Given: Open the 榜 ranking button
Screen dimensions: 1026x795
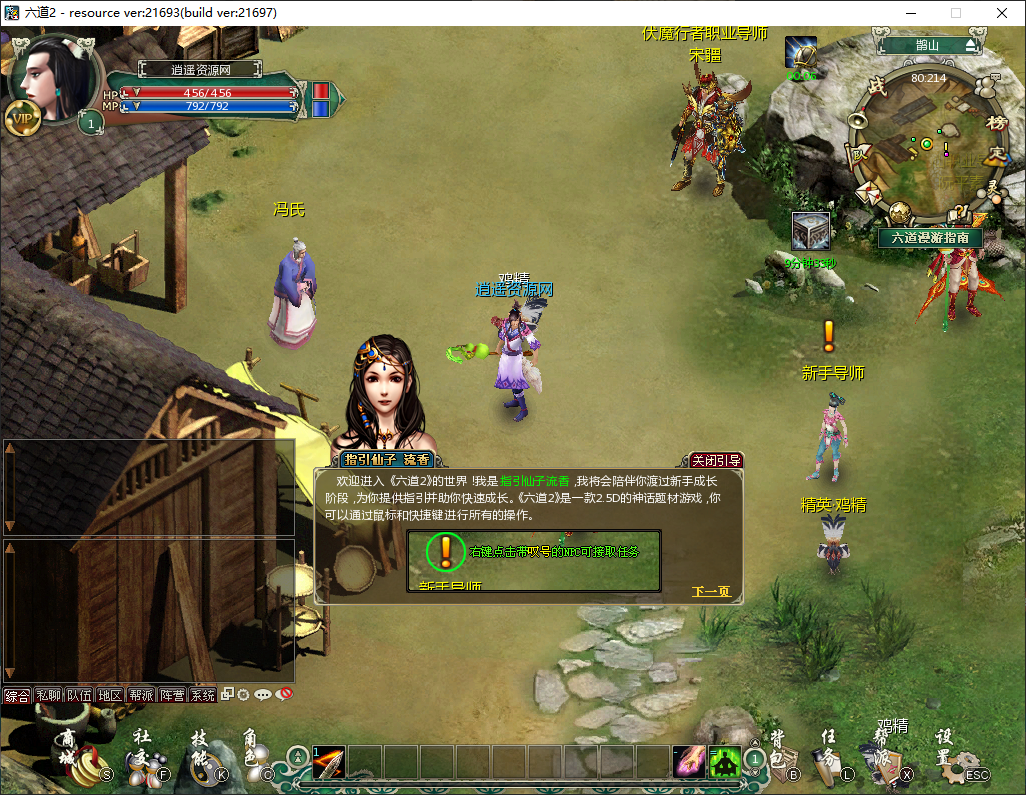Looking at the screenshot, I should pyautogui.click(x=997, y=123).
